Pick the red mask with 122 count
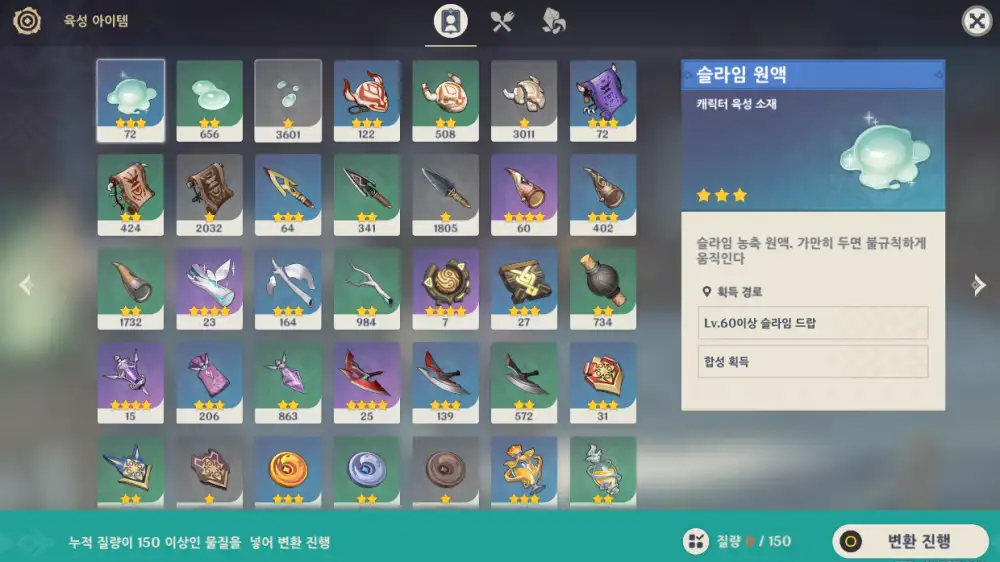The height and width of the screenshot is (562, 1000). tap(367, 99)
